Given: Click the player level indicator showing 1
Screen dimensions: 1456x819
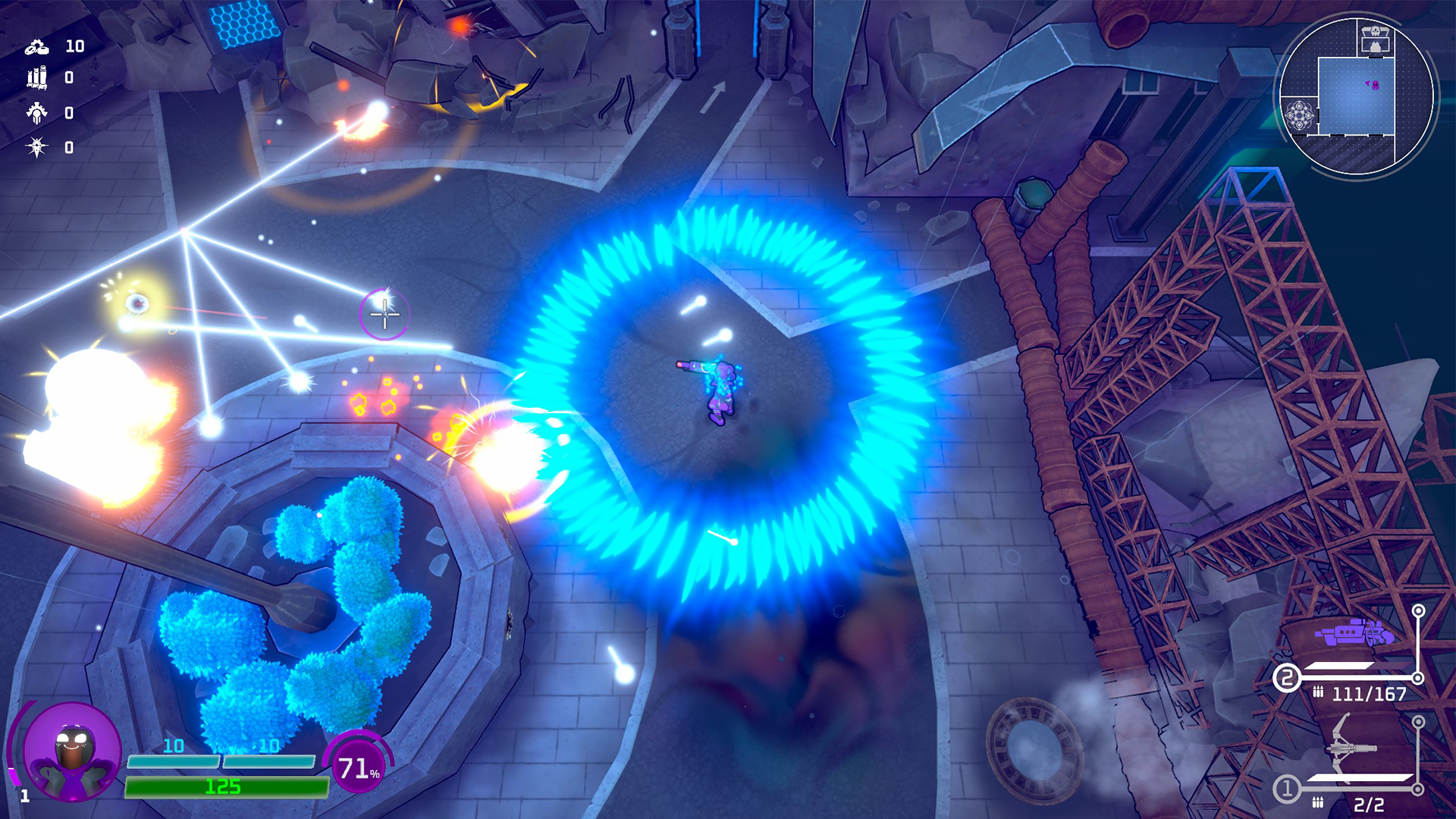Looking at the screenshot, I should click(25, 795).
